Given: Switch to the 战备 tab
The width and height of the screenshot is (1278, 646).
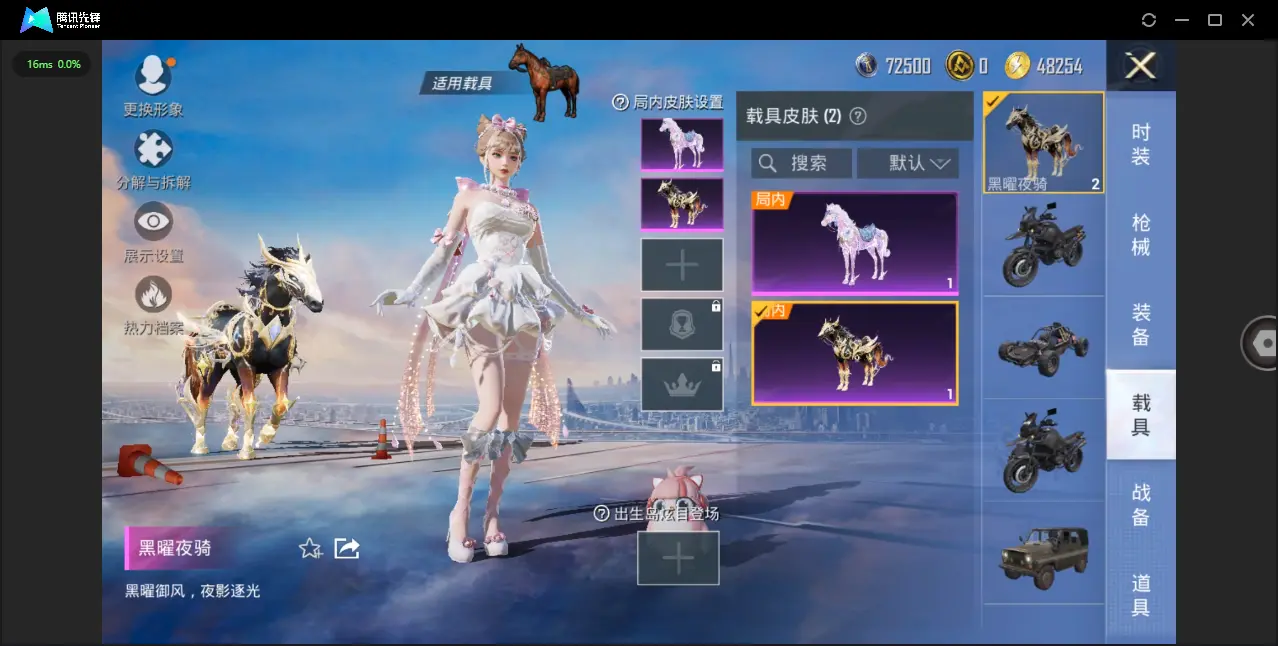Looking at the screenshot, I should [1140, 504].
